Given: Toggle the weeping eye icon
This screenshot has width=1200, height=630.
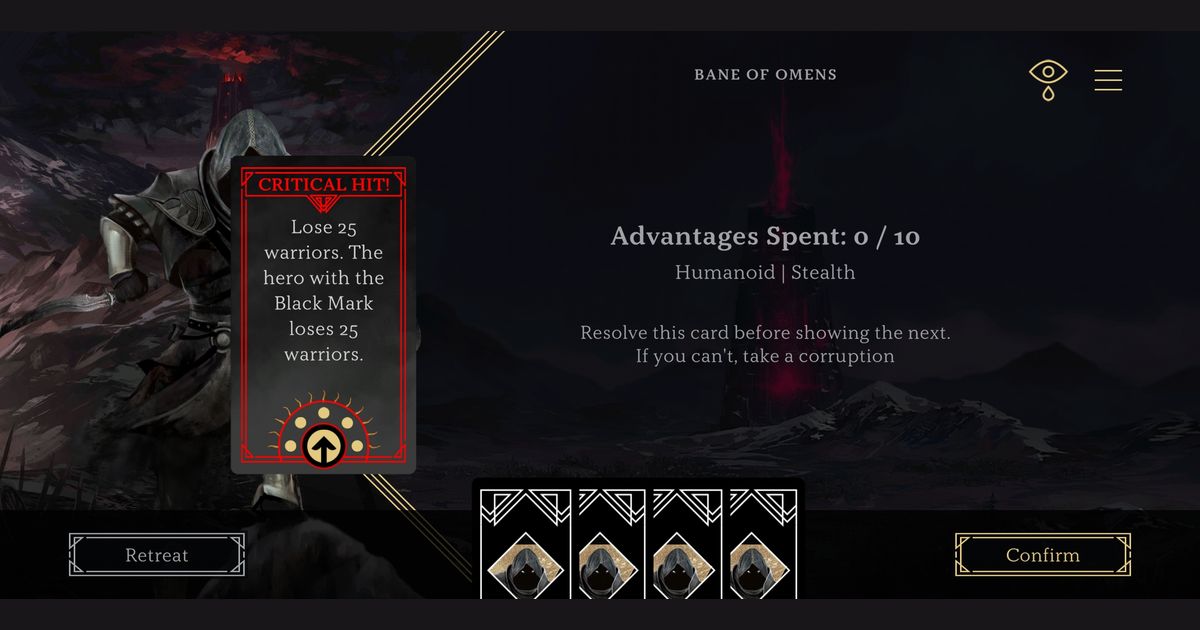Looking at the screenshot, I should coord(1047,79).
